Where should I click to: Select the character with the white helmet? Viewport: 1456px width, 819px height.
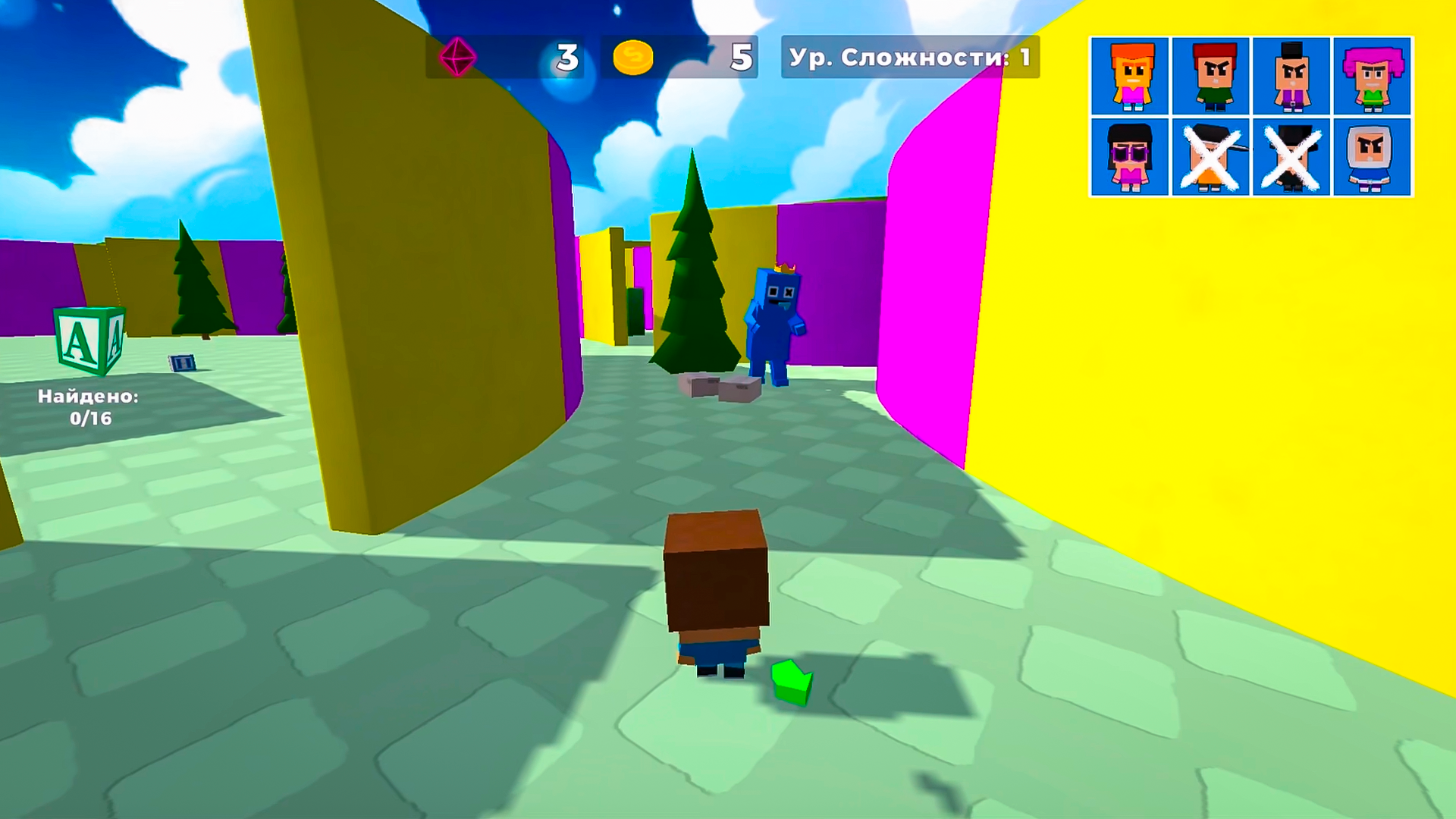pos(1373,158)
